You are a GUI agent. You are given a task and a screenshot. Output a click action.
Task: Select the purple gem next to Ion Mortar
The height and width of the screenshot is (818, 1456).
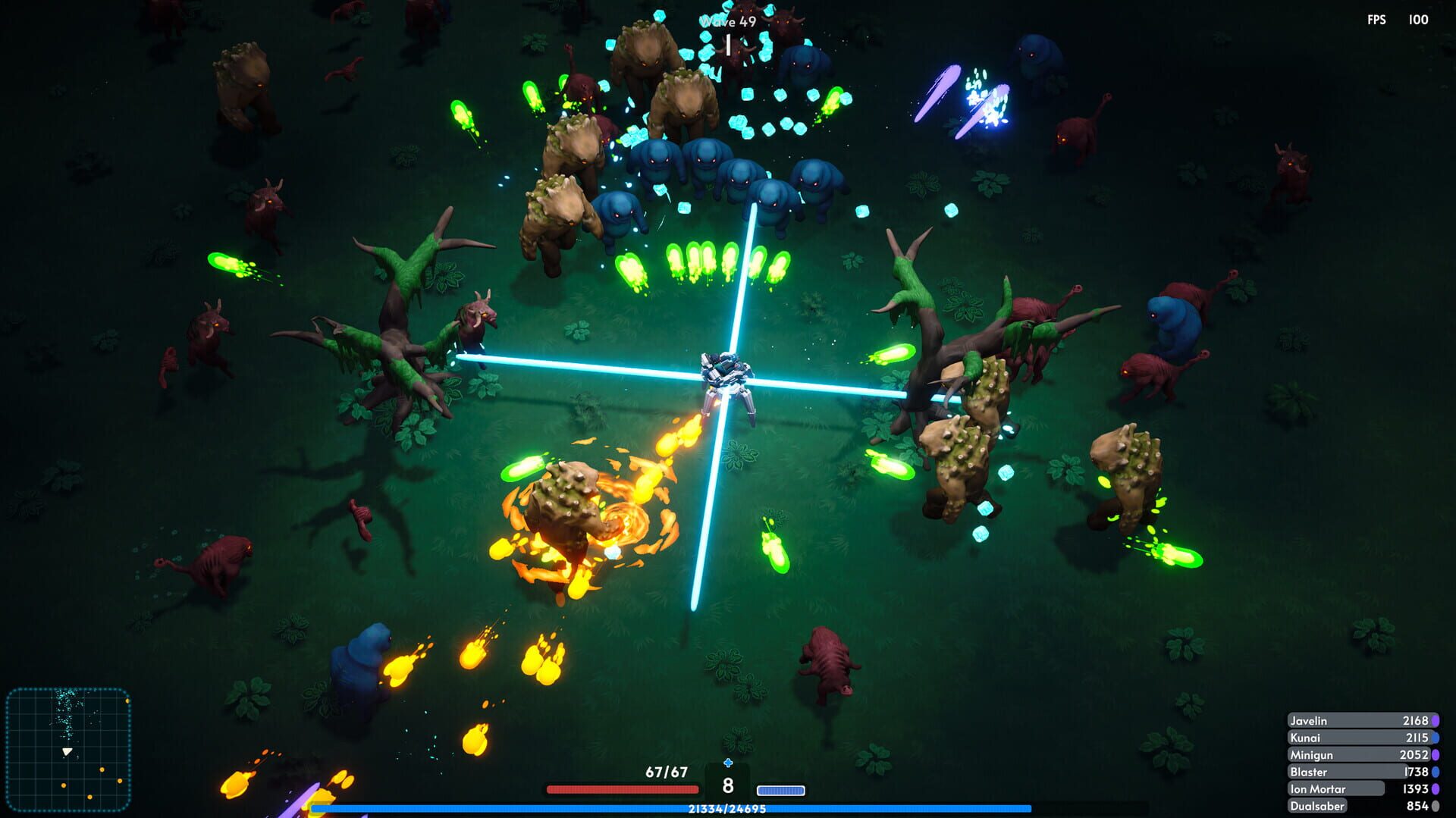coord(1436,788)
